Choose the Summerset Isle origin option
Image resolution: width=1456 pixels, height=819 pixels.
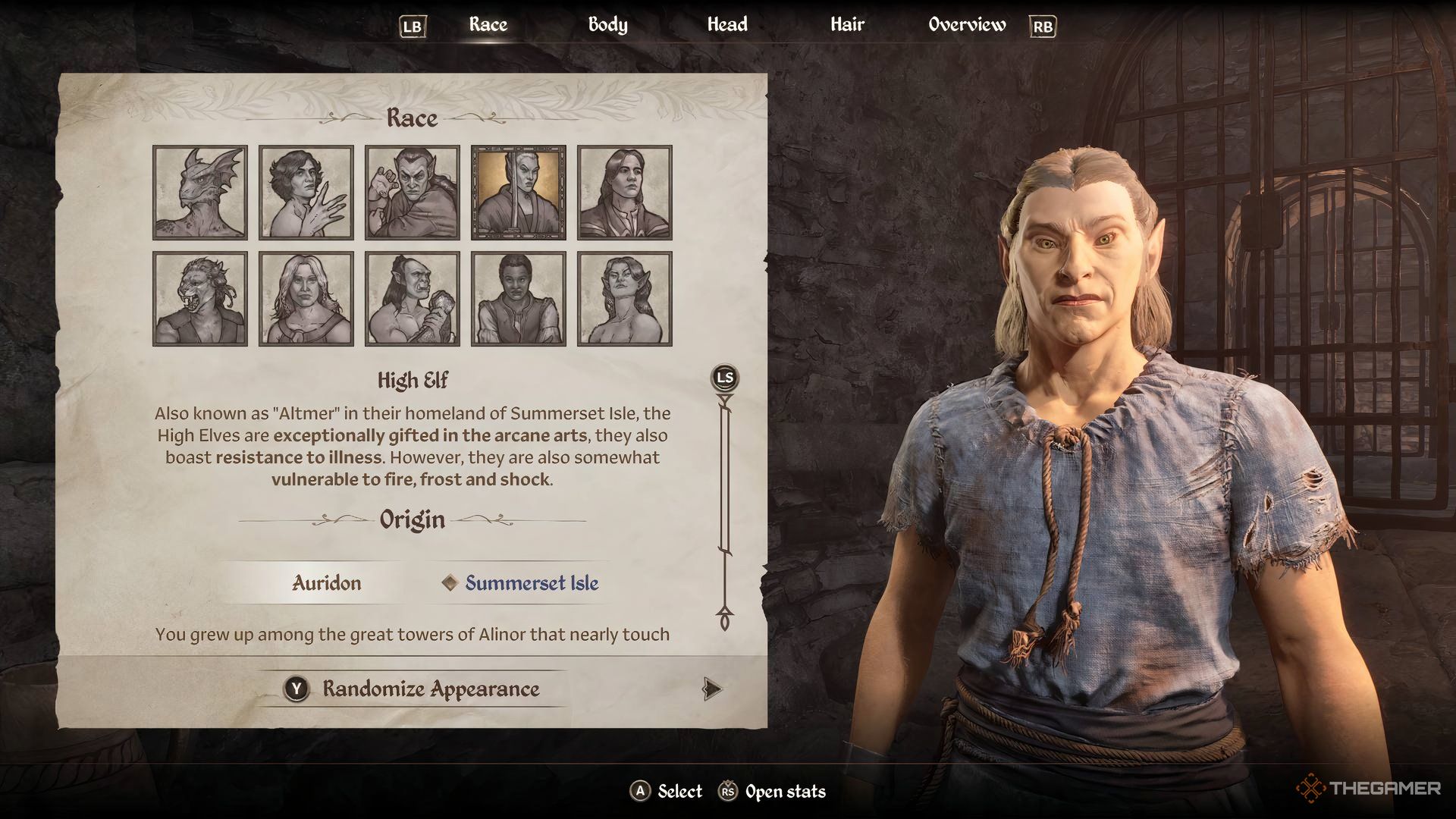531,583
